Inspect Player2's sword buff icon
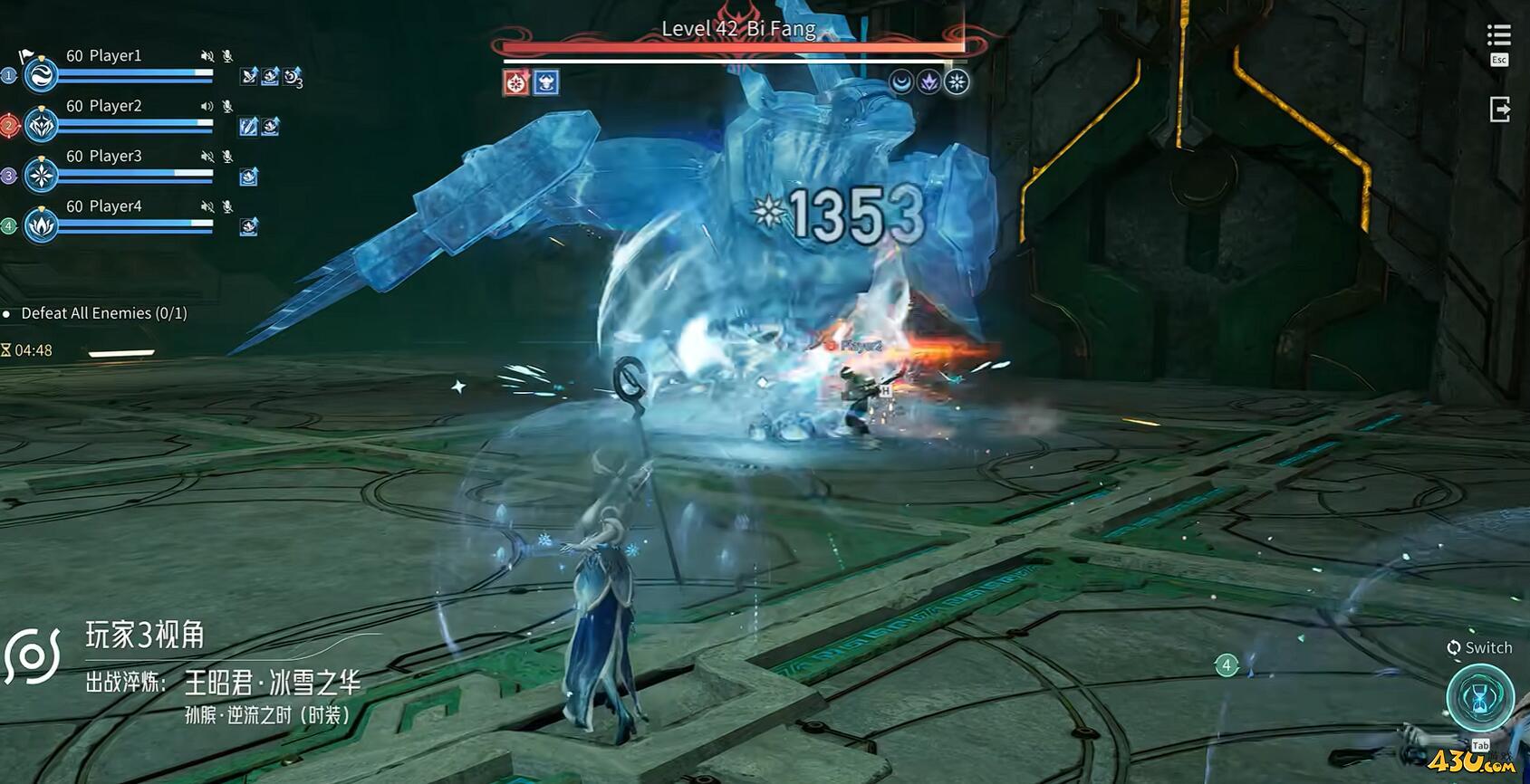Image resolution: width=1530 pixels, height=784 pixels. point(248,127)
